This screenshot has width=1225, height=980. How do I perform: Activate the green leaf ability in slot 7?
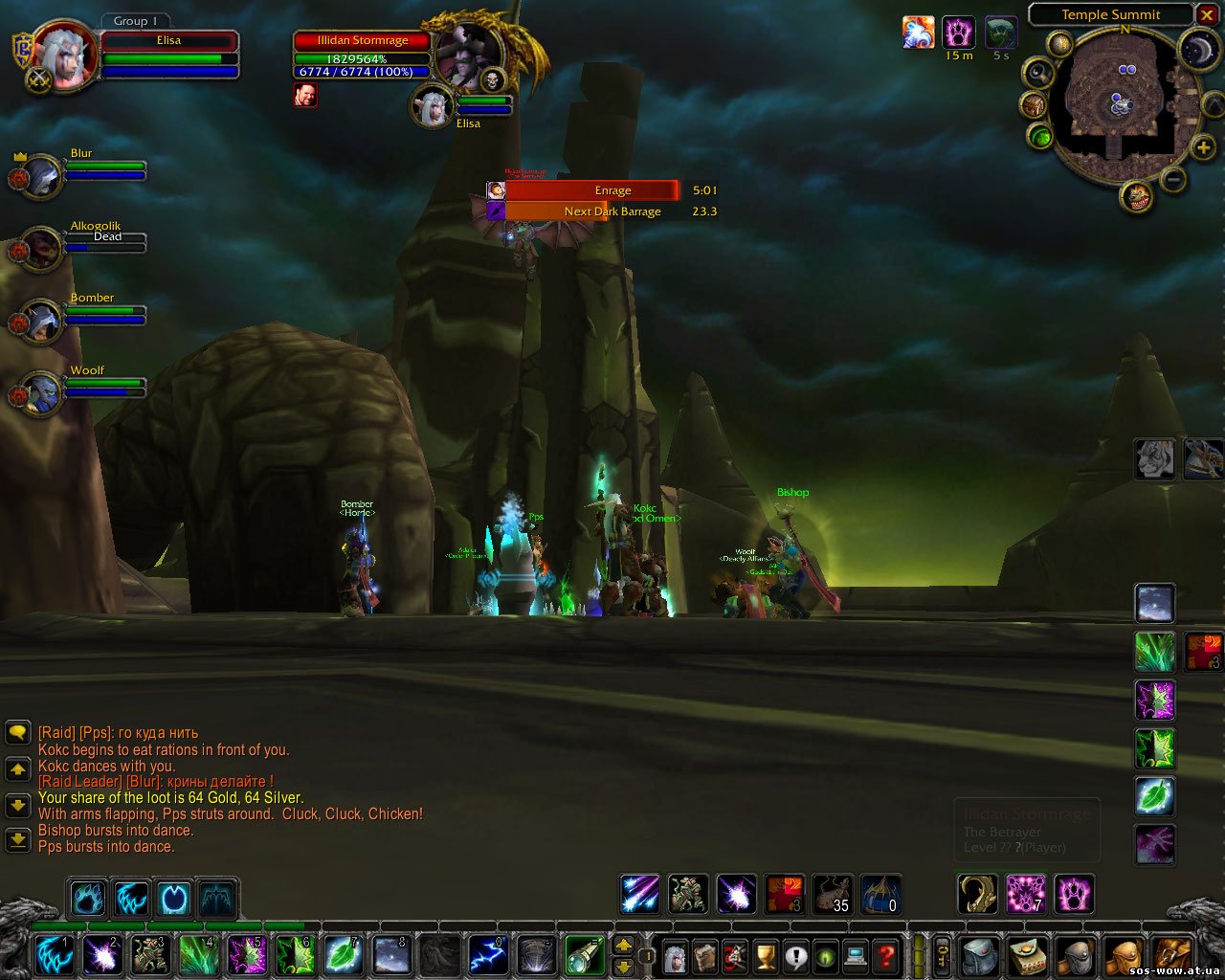(x=343, y=955)
